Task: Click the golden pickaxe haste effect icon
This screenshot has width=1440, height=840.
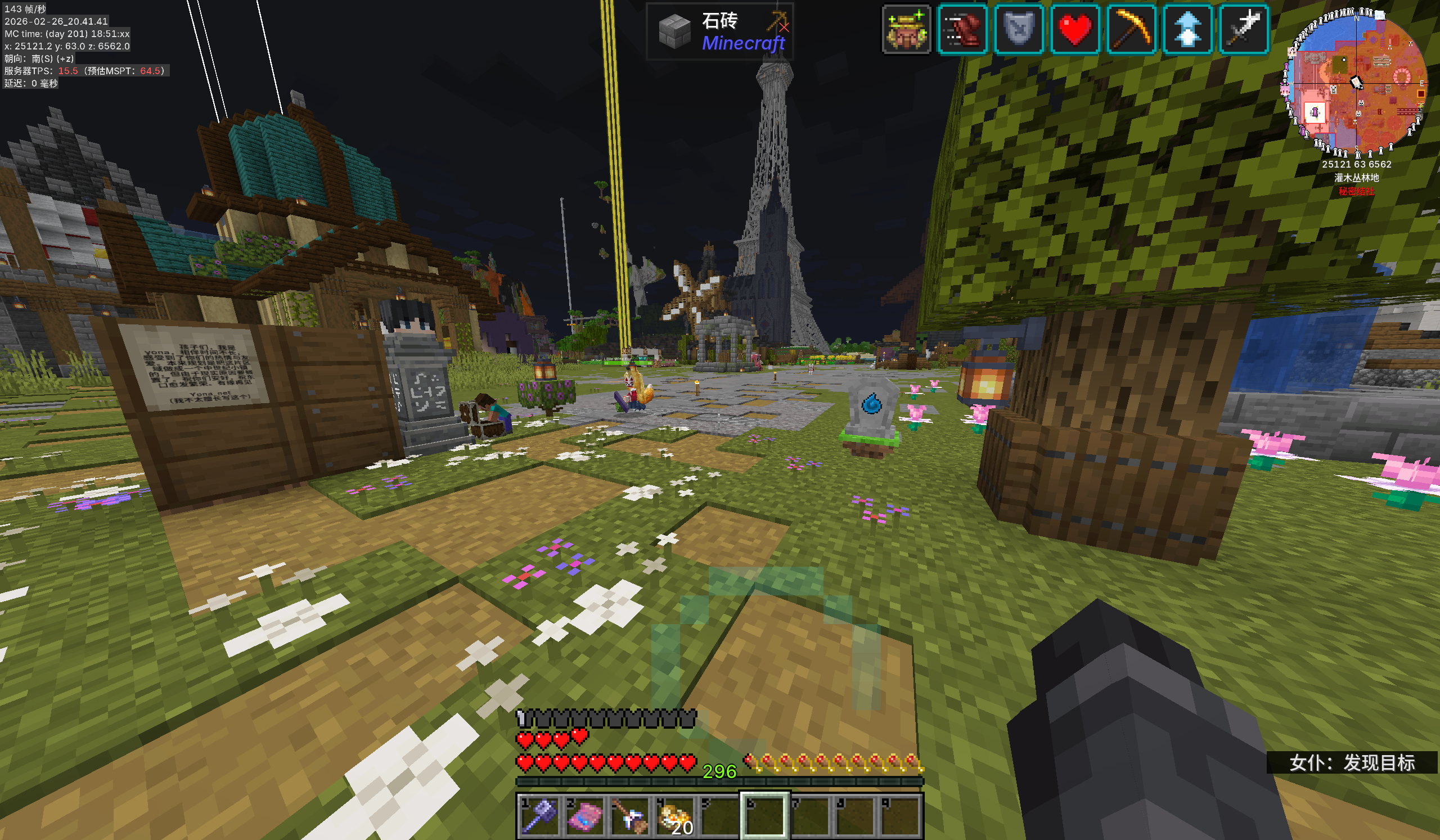Action: coord(1131,30)
